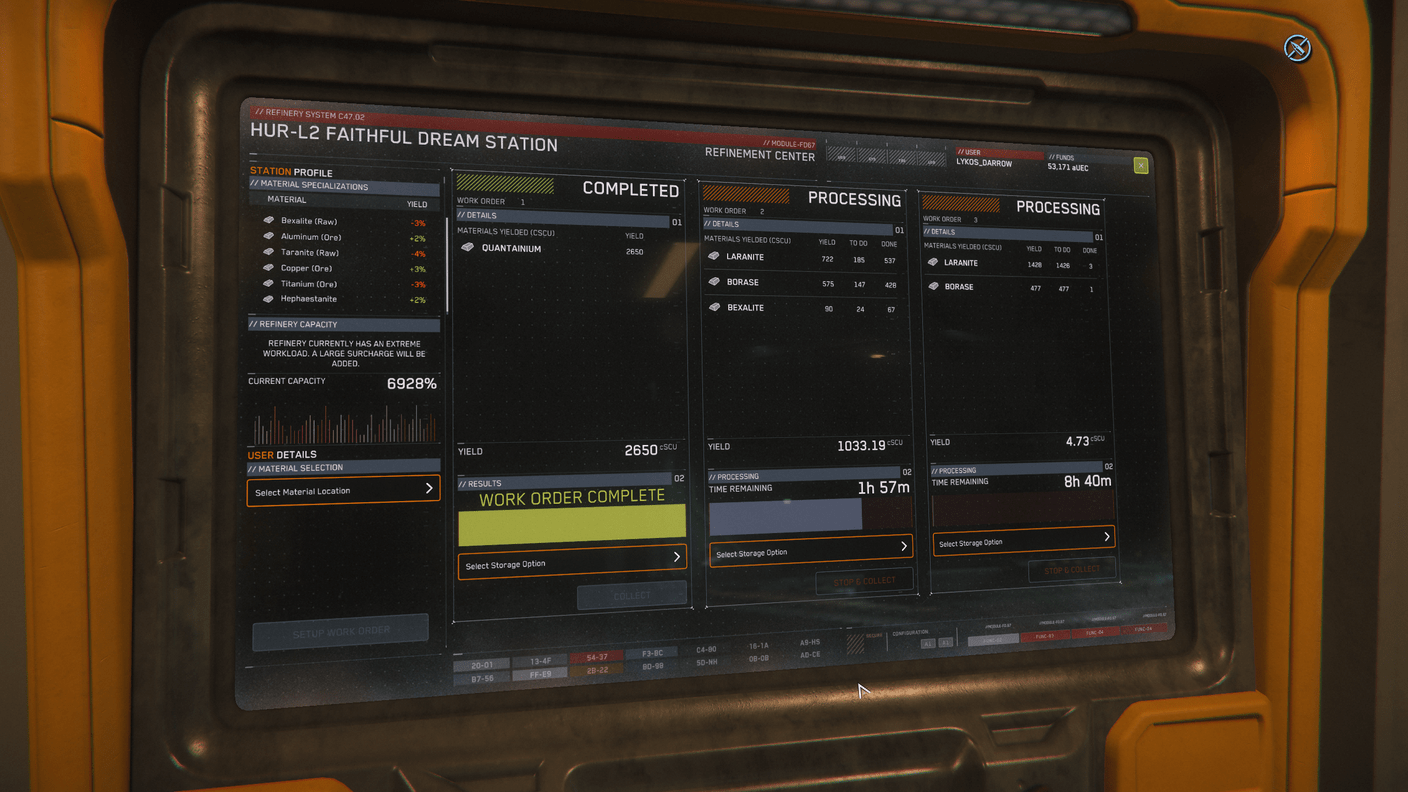
Task: Open the Select Material Location dropdown
Action: [343, 491]
